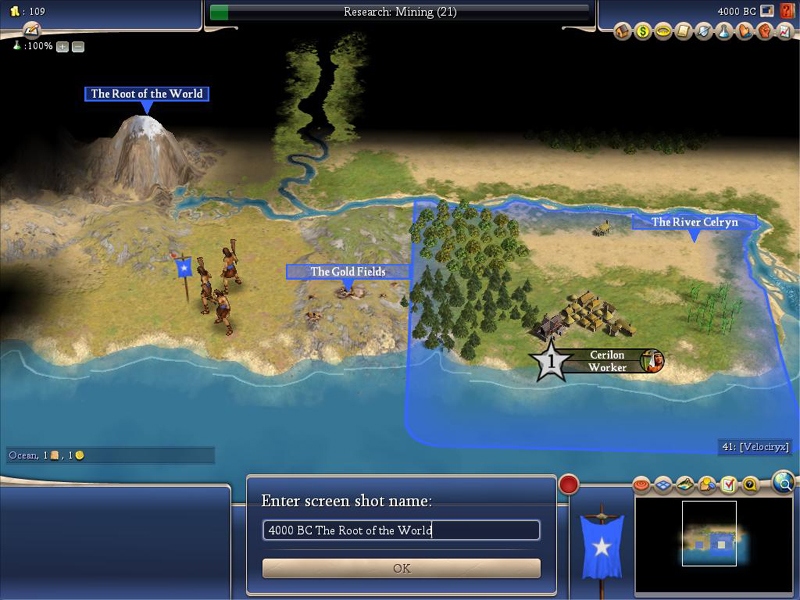Image resolution: width=800 pixels, height=600 pixels.
Task: Open the globe view magnifier icon
Action: [783, 482]
